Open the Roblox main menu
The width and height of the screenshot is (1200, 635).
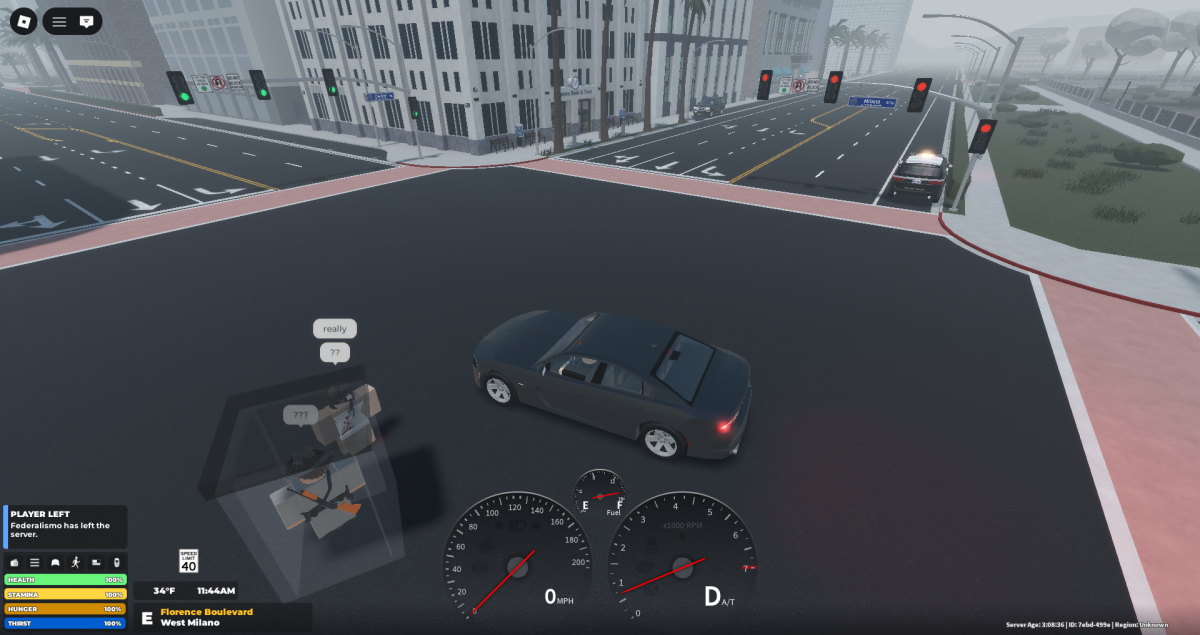(x=23, y=20)
